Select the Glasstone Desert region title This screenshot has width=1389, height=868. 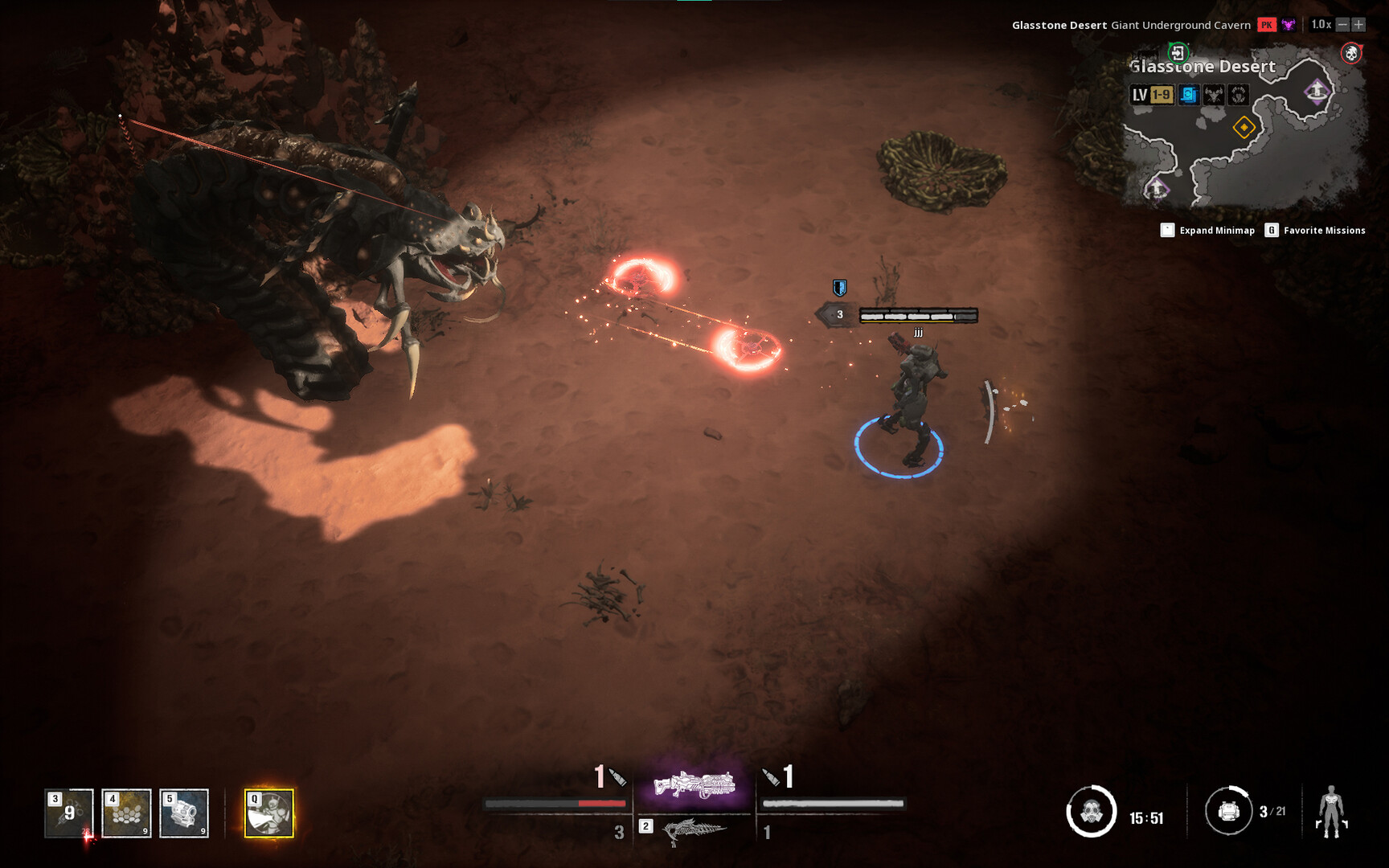[x=1203, y=67]
